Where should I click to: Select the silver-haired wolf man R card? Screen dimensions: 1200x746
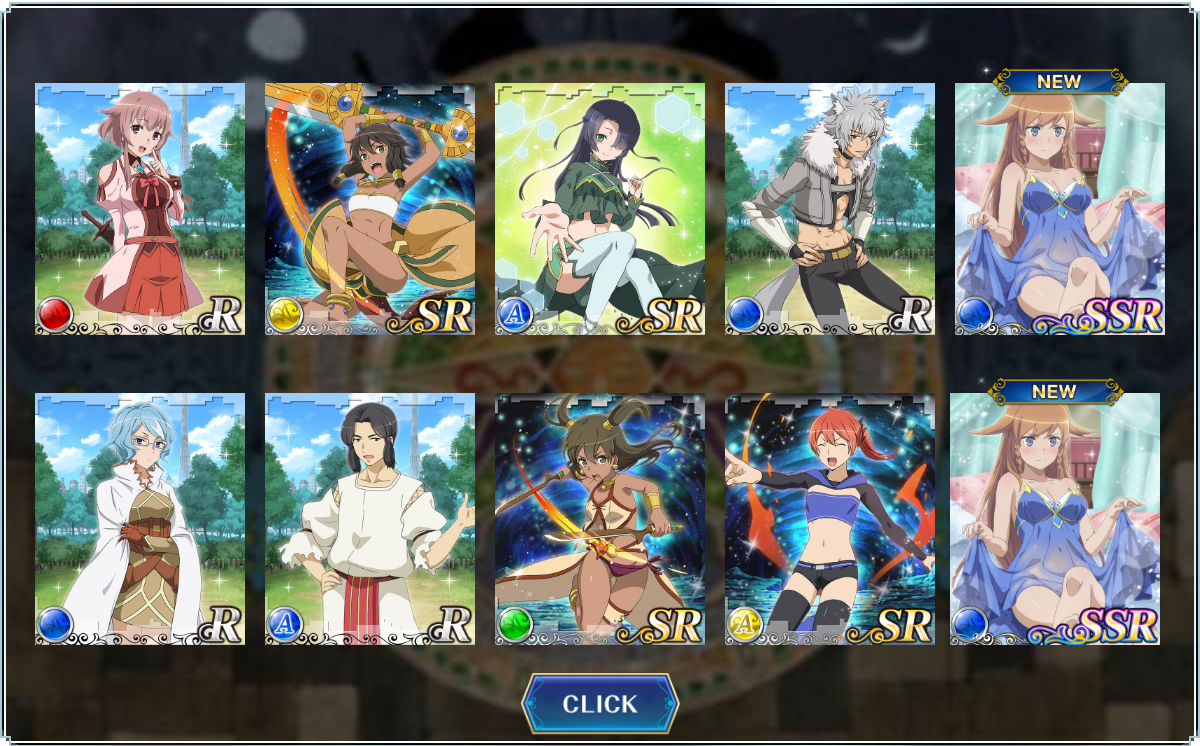(x=830, y=208)
